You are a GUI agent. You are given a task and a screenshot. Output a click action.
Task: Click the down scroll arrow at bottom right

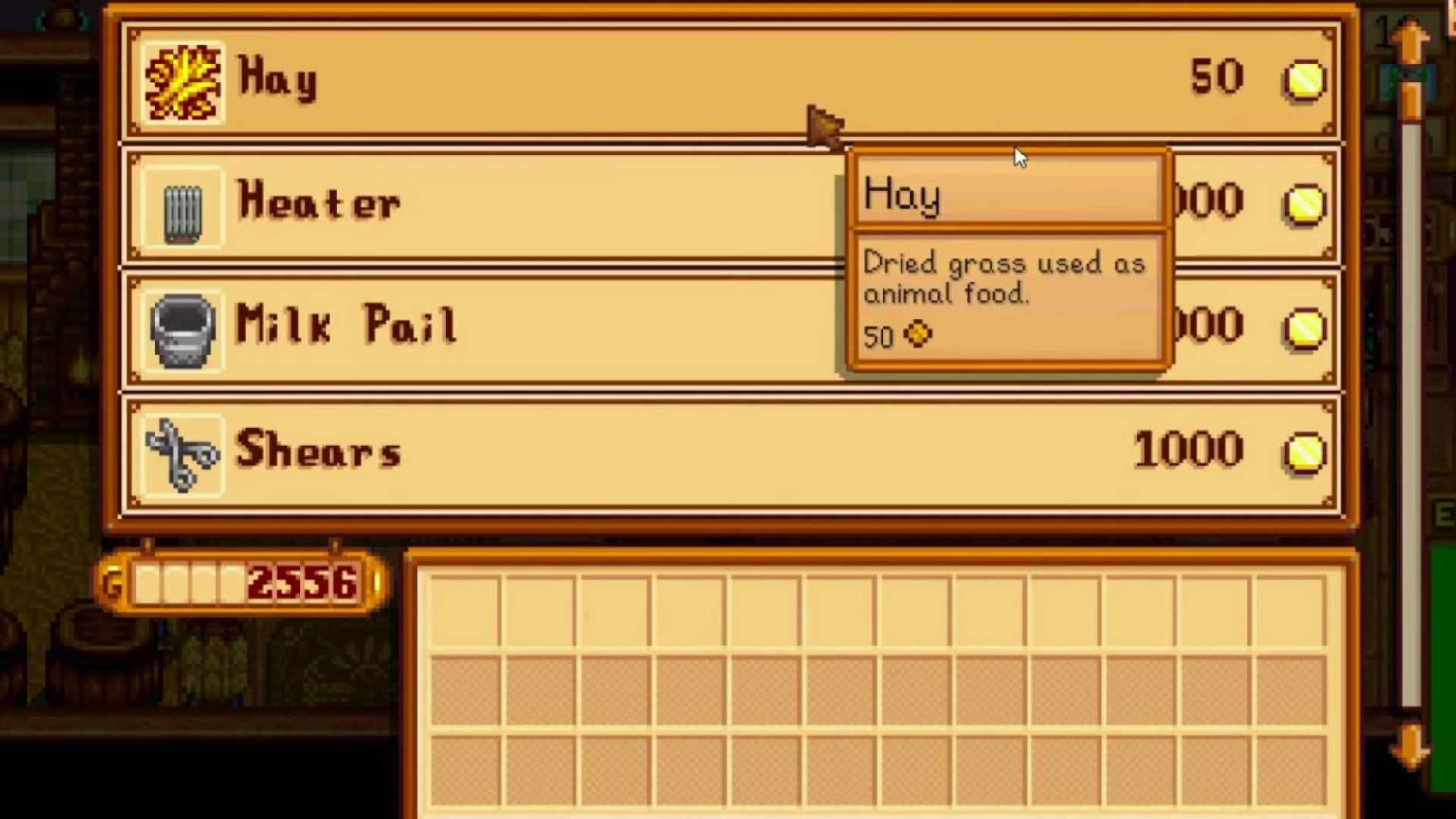[x=1410, y=749]
